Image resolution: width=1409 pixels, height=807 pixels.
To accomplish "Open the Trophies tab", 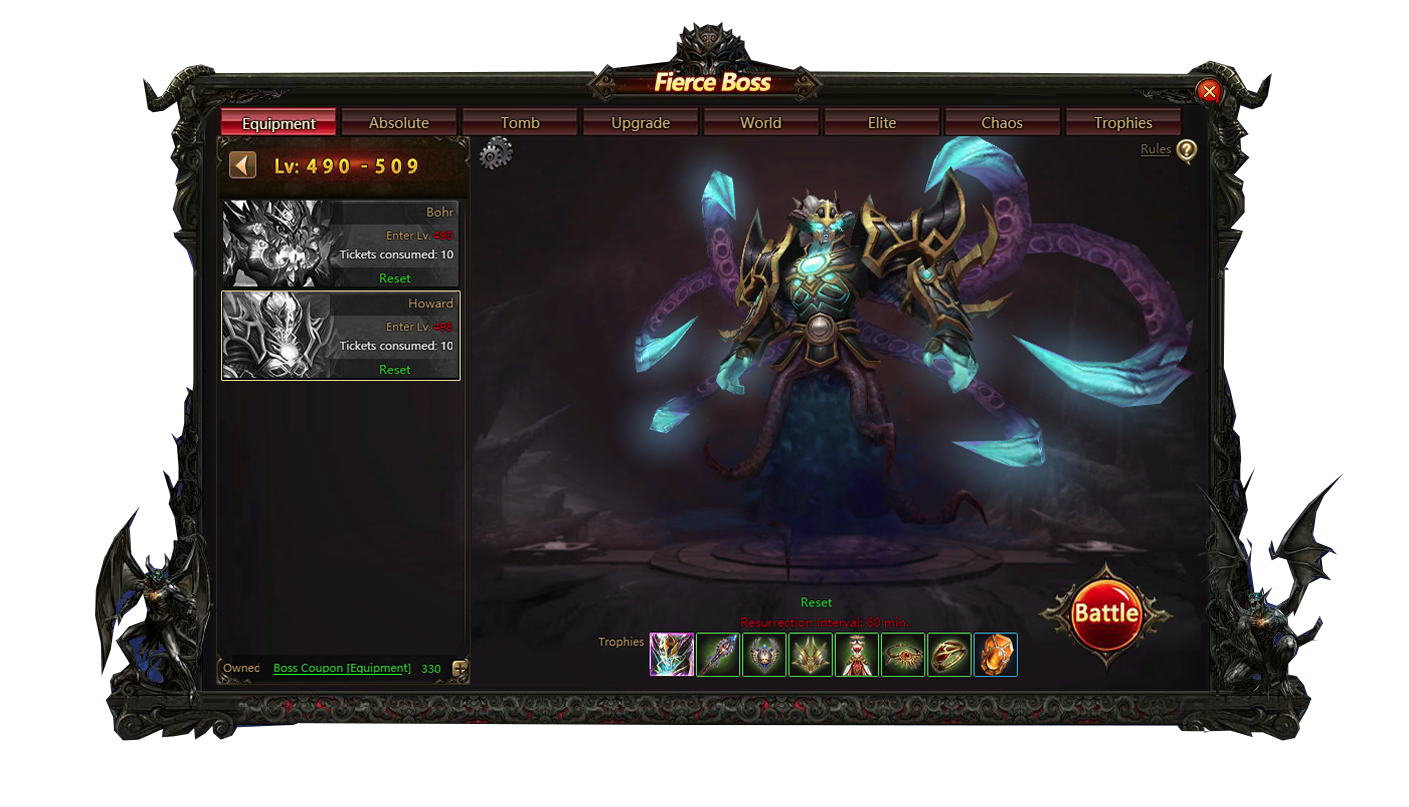I will click(x=1123, y=123).
